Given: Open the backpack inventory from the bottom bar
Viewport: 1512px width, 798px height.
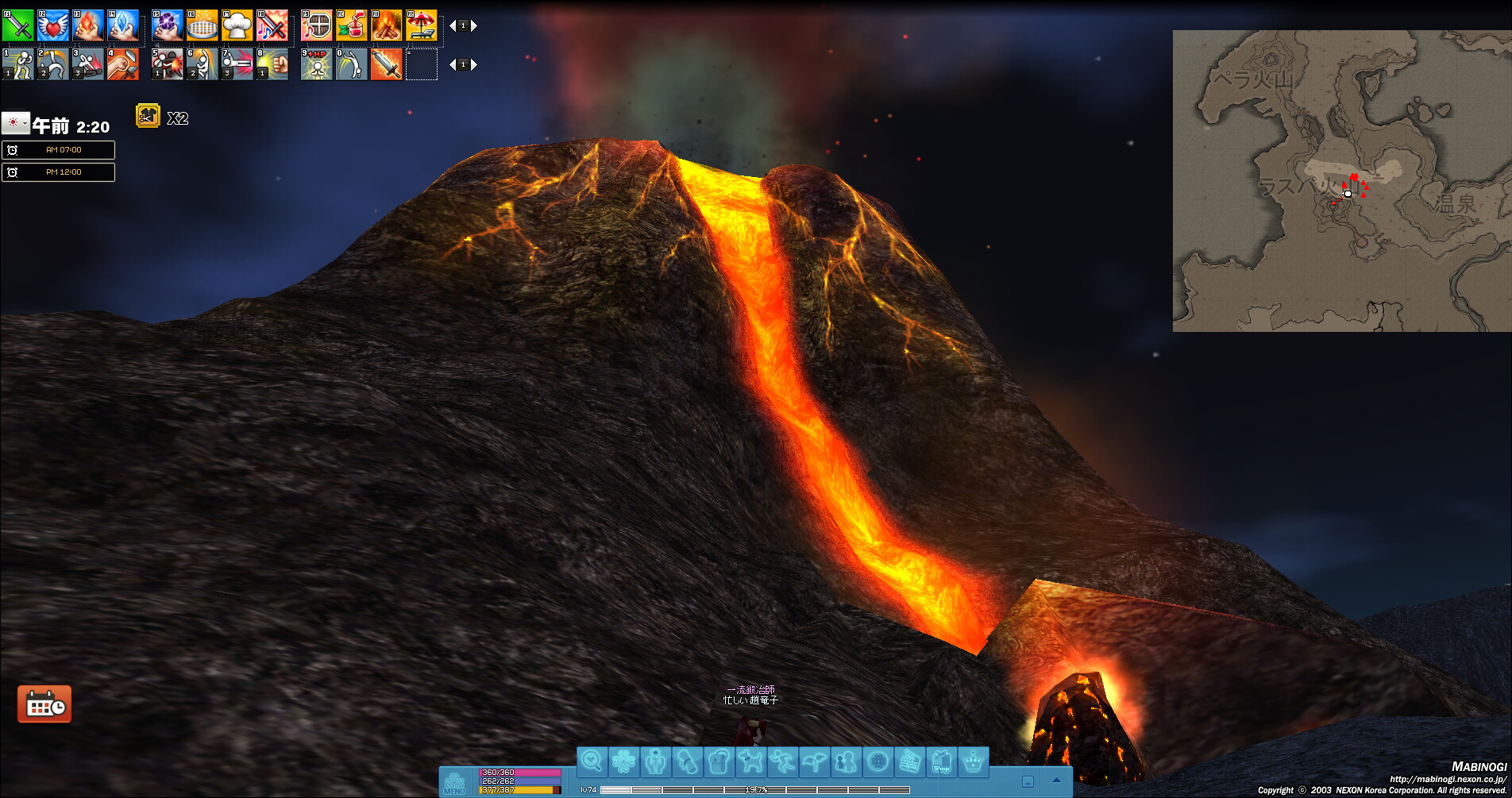Looking at the screenshot, I should pyautogui.click(x=719, y=762).
